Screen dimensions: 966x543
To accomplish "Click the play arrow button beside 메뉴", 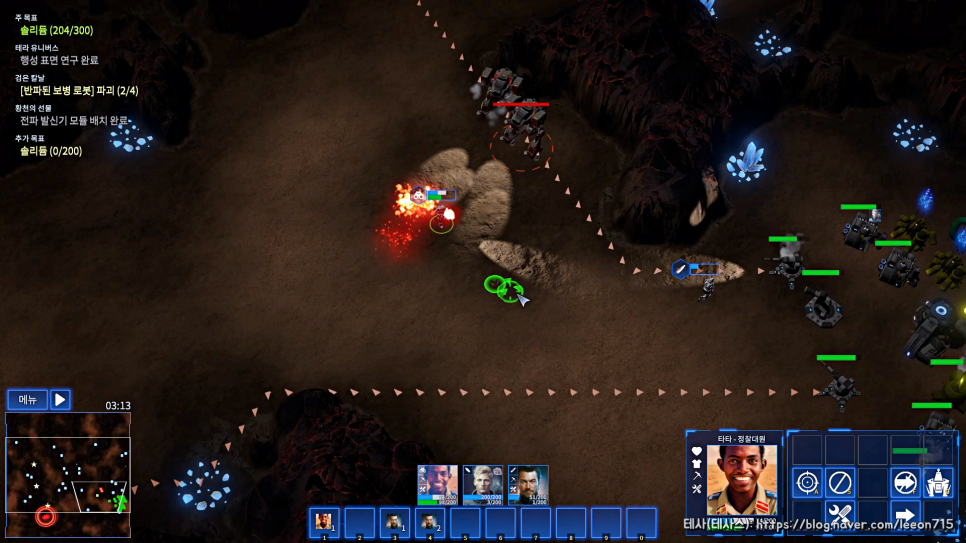I will pyautogui.click(x=60, y=400).
